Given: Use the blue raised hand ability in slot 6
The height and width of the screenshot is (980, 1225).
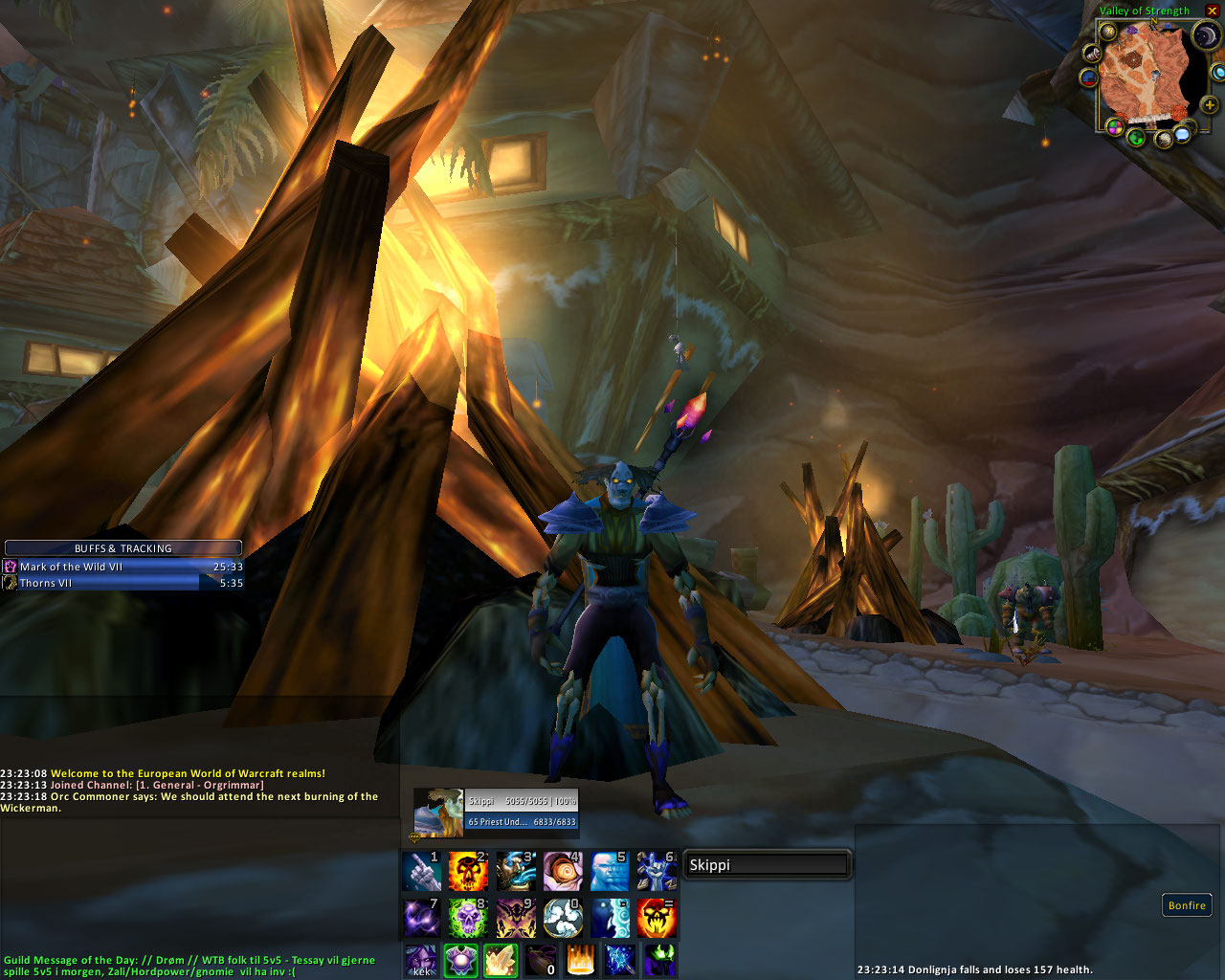Looking at the screenshot, I should (x=657, y=871).
